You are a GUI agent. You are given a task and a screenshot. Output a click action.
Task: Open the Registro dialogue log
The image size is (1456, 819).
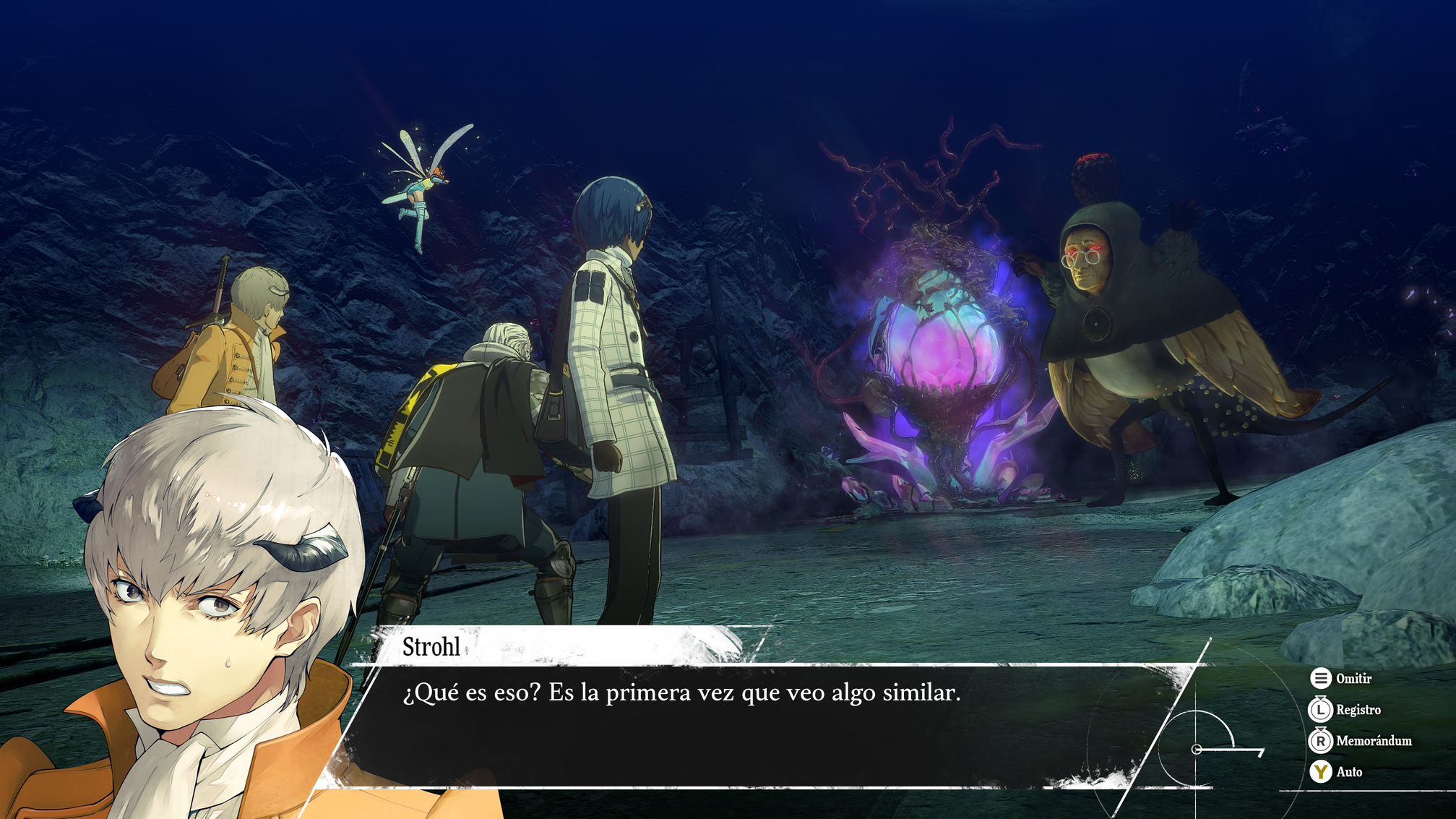coord(1345,710)
